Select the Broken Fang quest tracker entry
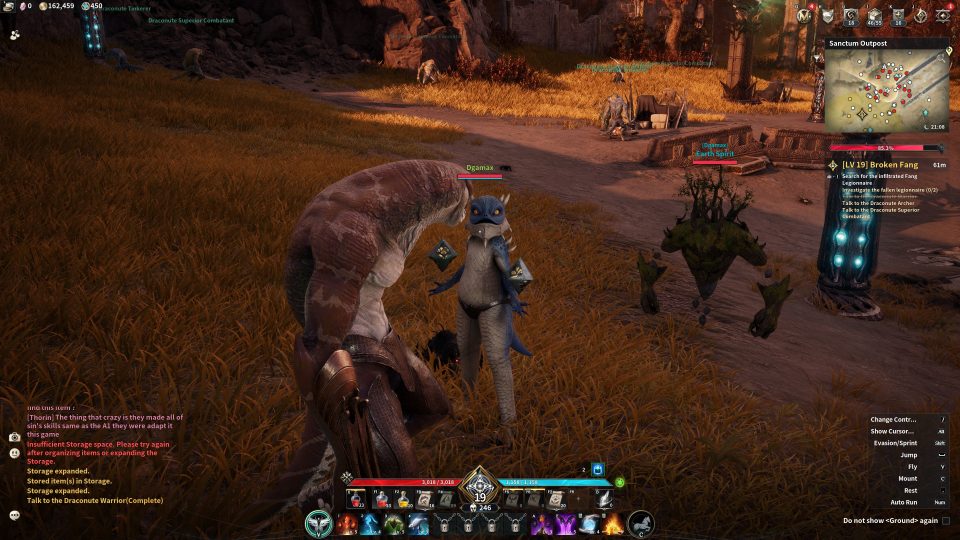 pyautogui.click(x=874, y=164)
